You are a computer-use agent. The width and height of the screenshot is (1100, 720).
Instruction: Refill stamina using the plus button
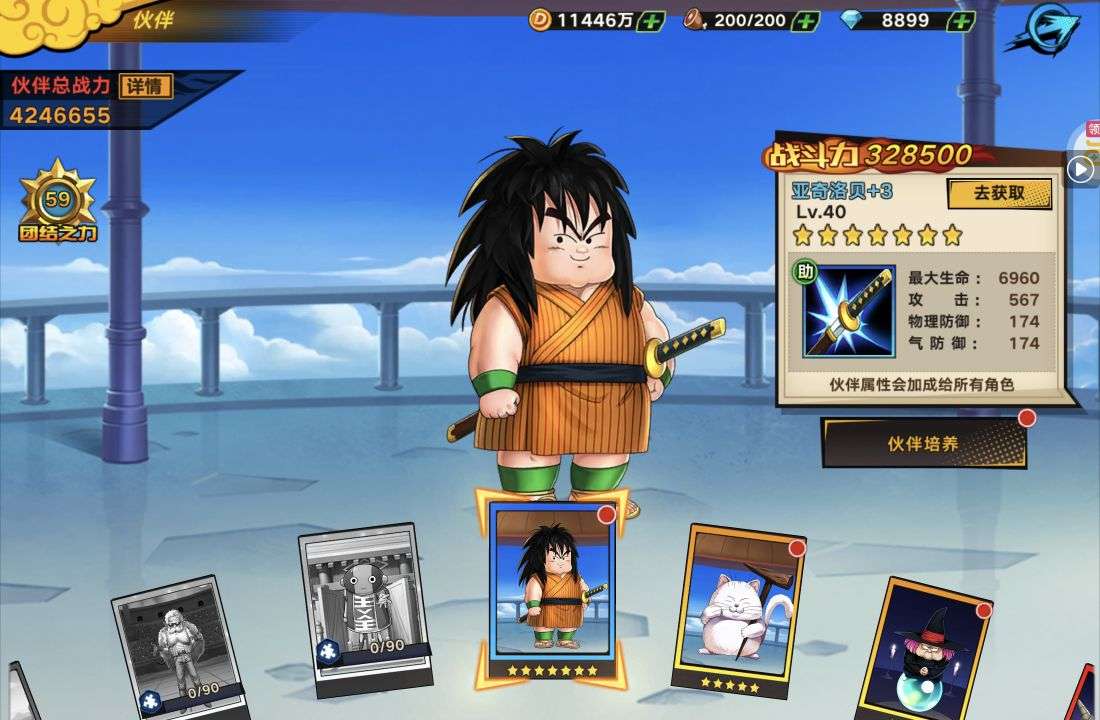[x=805, y=20]
